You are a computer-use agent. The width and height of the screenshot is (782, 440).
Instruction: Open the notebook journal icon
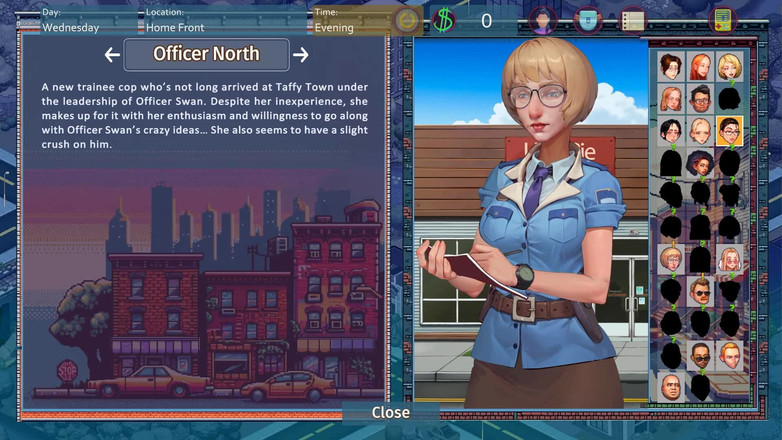tap(632, 19)
